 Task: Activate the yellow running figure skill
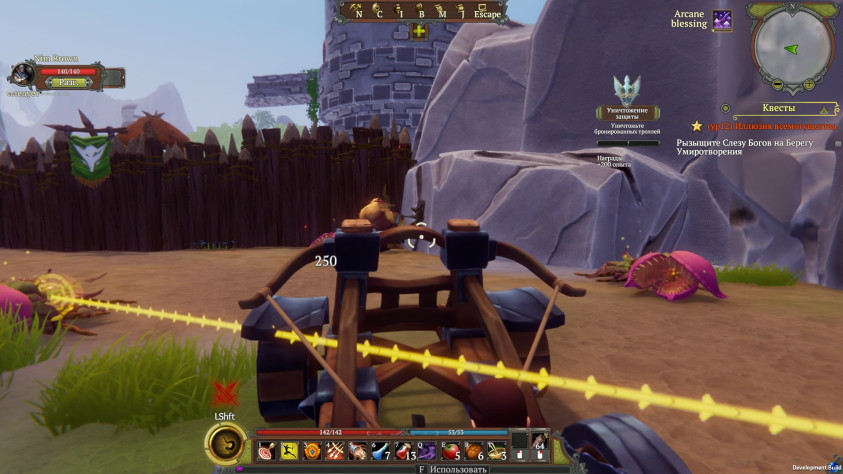[290, 452]
